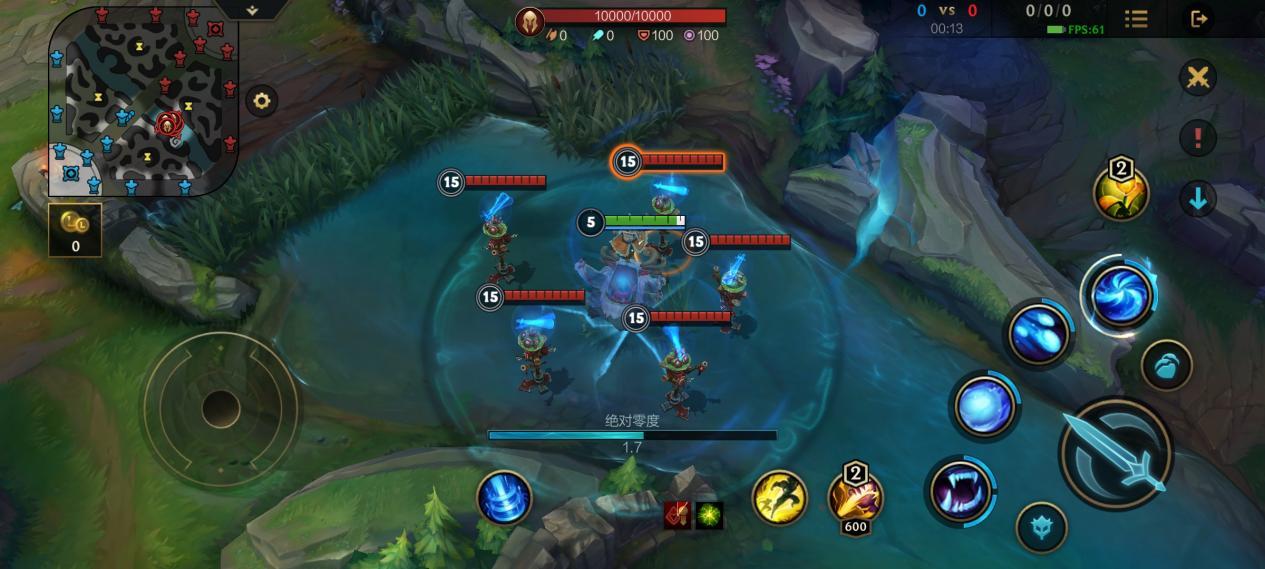The image size is (1265, 569).
Task: Cast the yellow Flash summoner spell
Action: [x=779, y=497]
